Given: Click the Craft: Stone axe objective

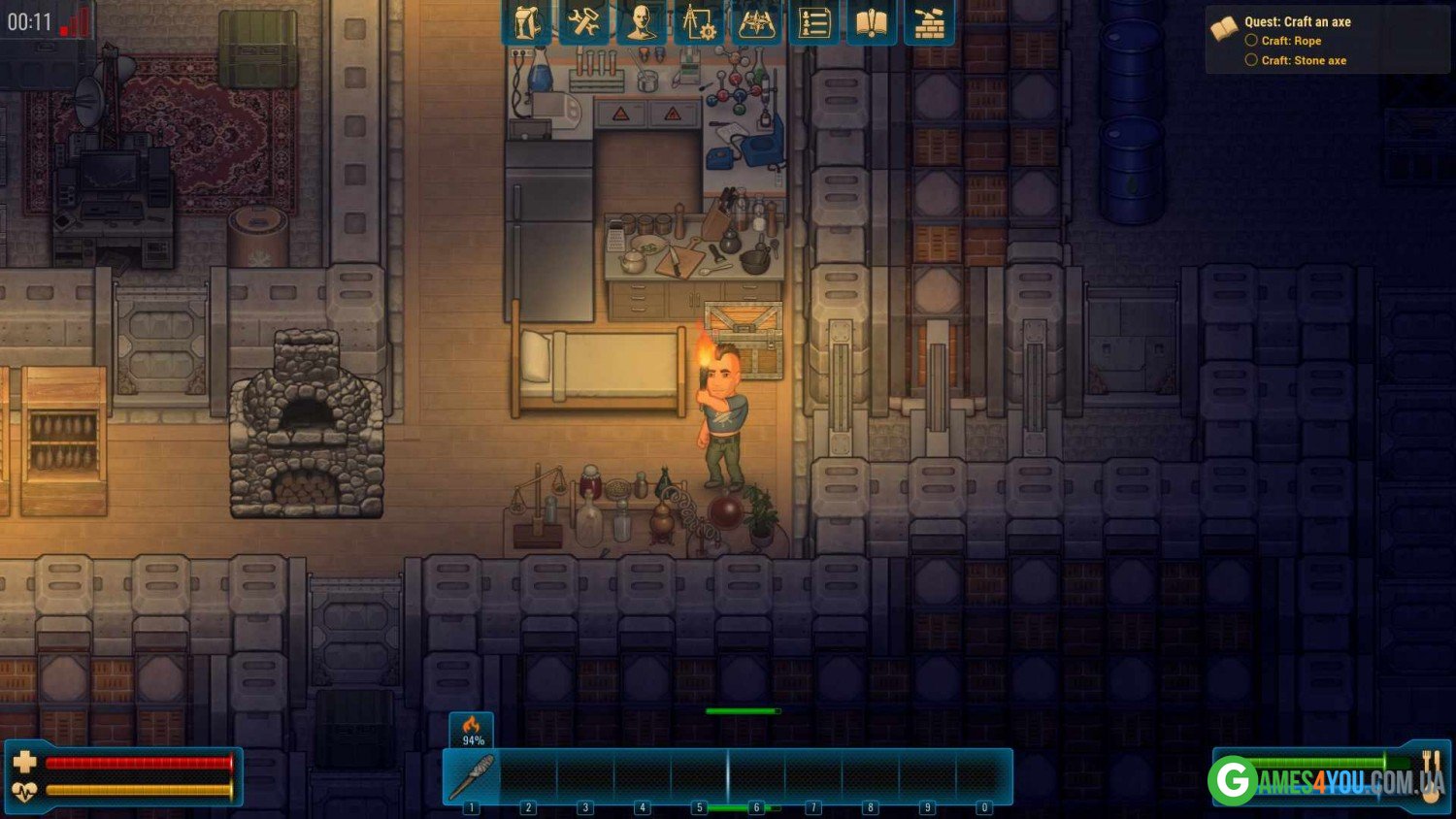Looking at the screenshot, I should pos(1303,60).
